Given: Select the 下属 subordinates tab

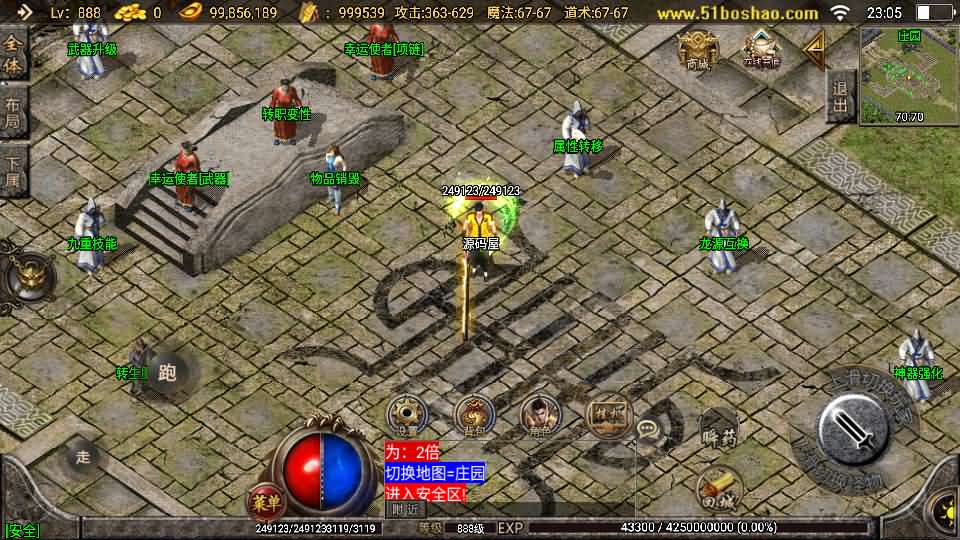Looking at the screenshot, I should 13,171.
